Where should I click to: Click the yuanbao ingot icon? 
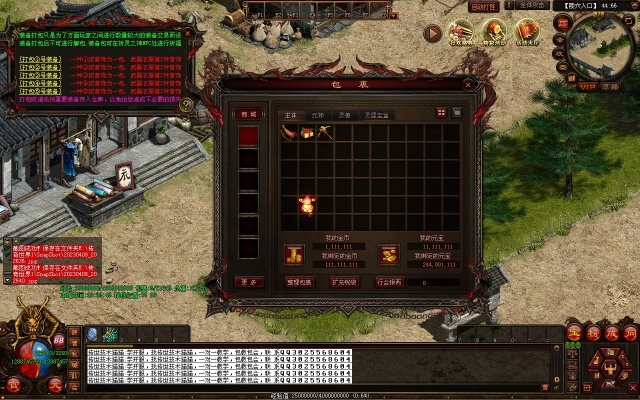[389, 253]
